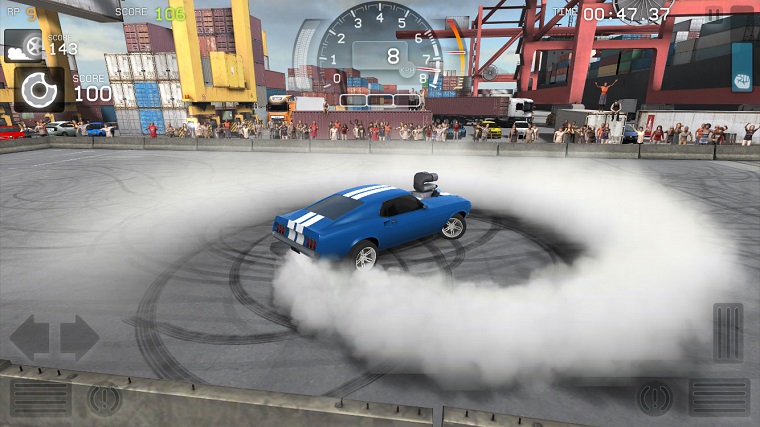Tap the vertical-striped gas pedal
The width and height of the screenshot is (760, 427).
(727, 332)
